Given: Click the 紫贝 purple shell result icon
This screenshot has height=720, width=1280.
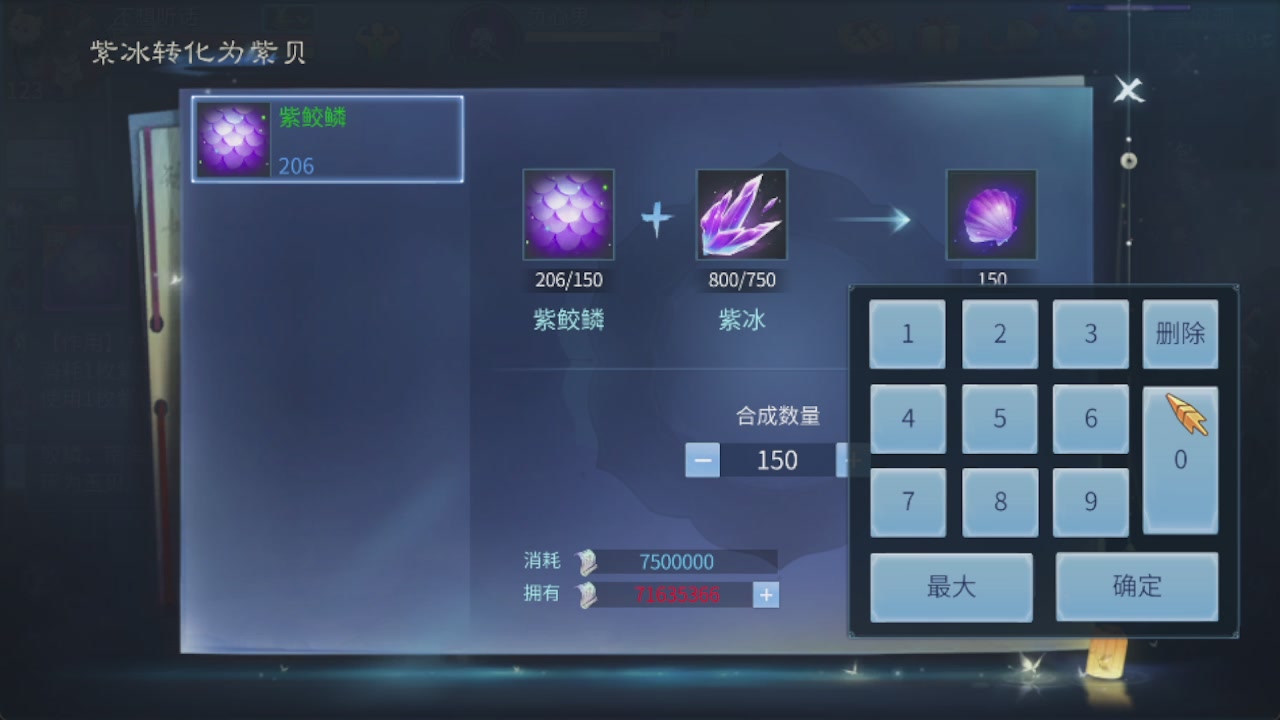Looking at the screenshot, I should (x=990, y=212).
